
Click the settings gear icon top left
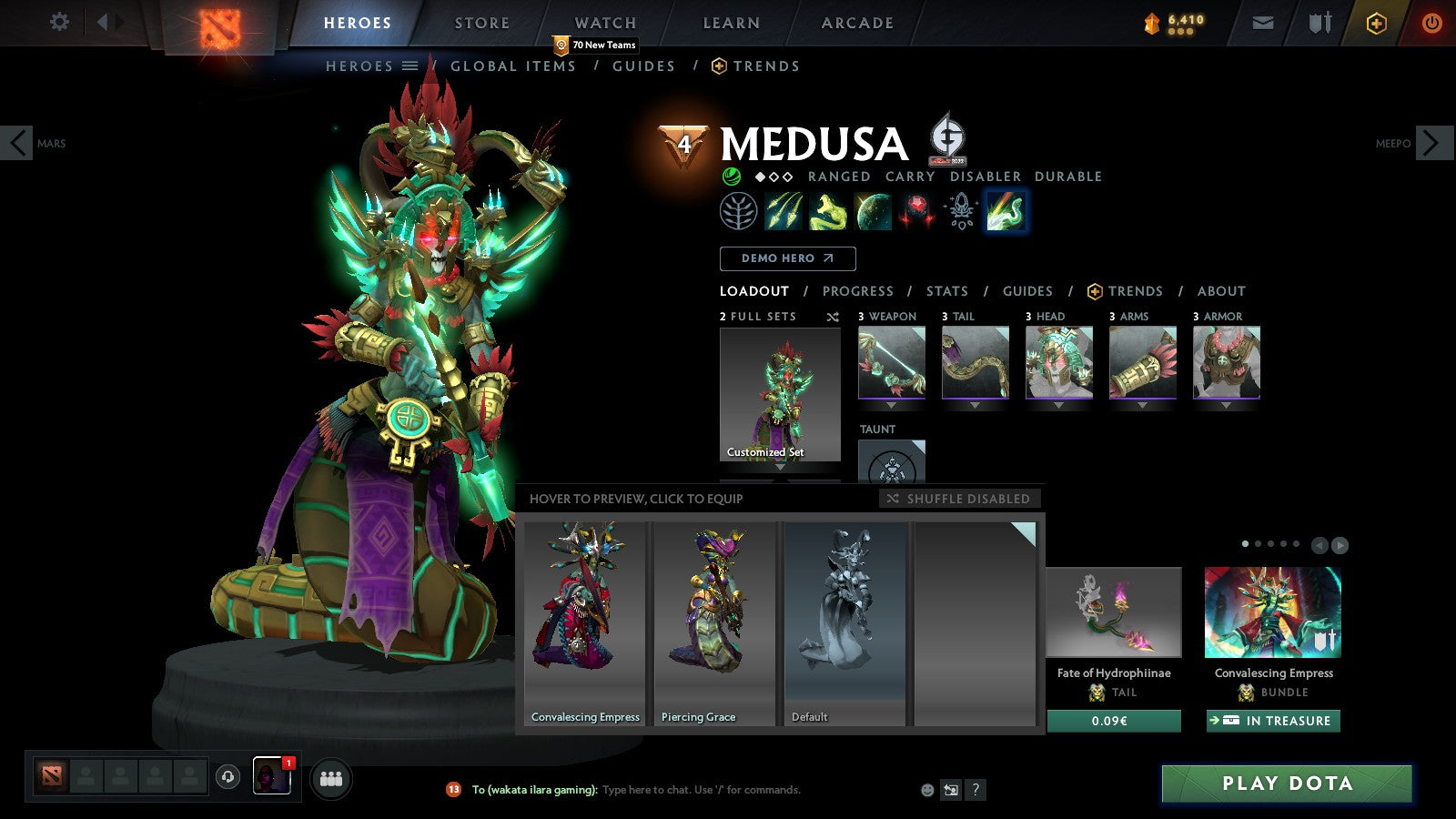(x=60, y=22)
